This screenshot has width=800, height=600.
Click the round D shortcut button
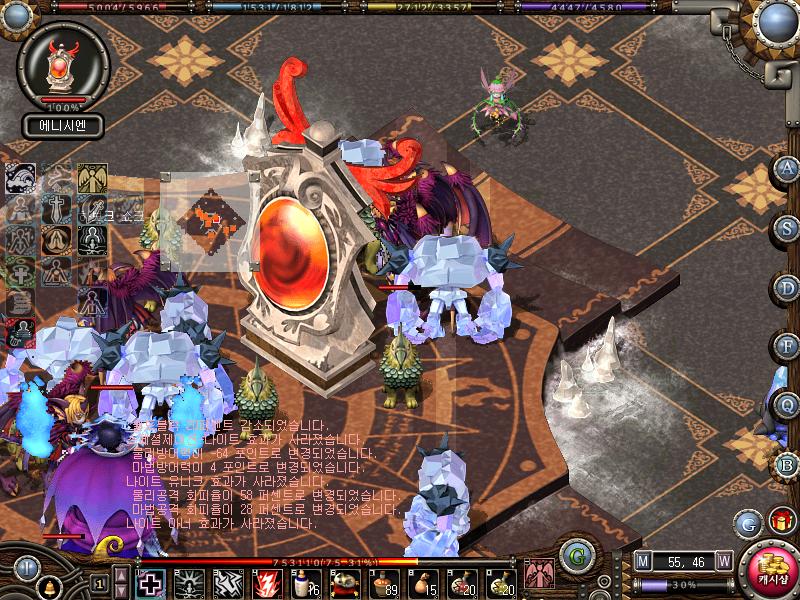click(788, 287)
